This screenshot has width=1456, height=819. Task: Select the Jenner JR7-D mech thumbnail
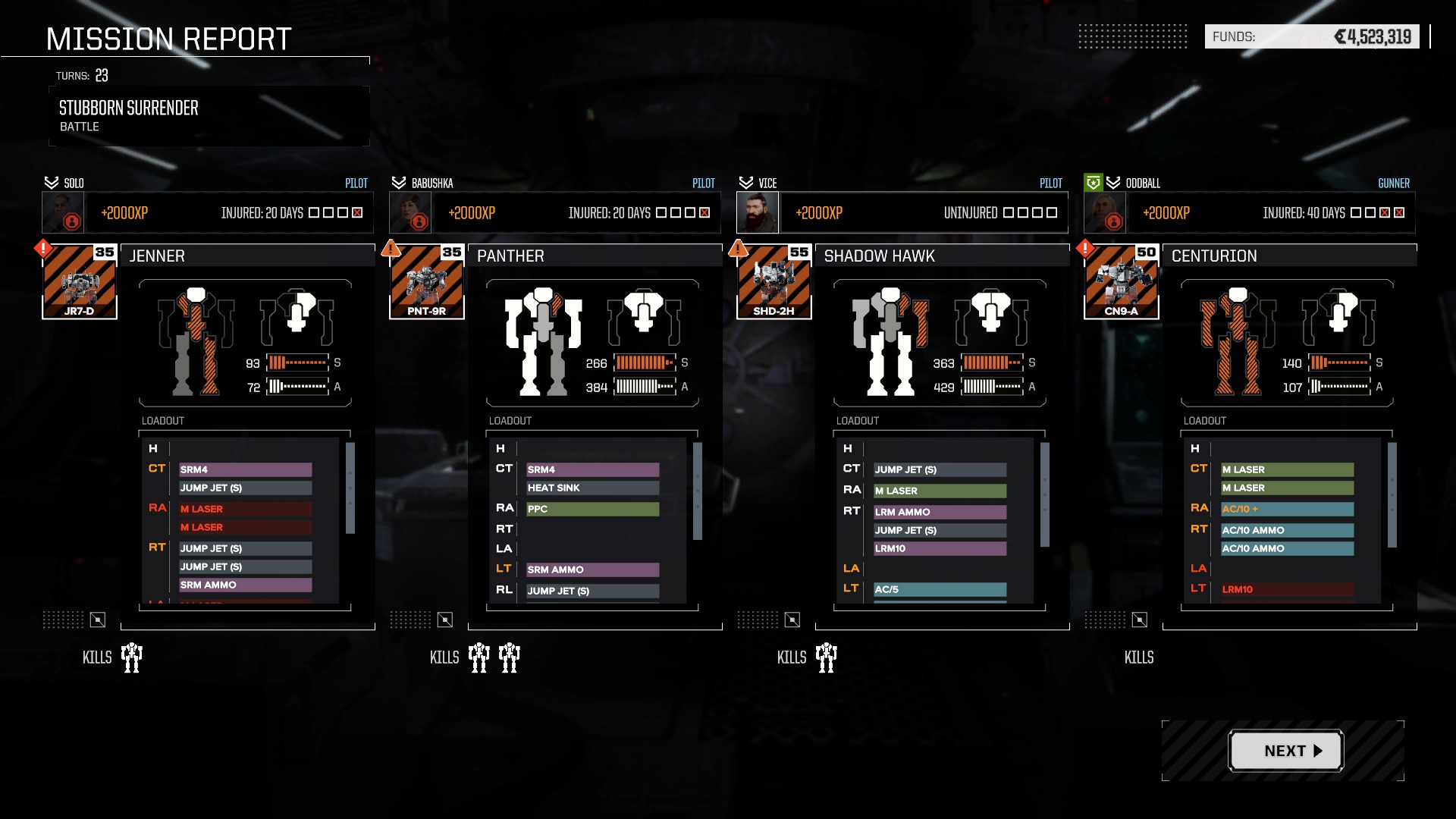80,281
